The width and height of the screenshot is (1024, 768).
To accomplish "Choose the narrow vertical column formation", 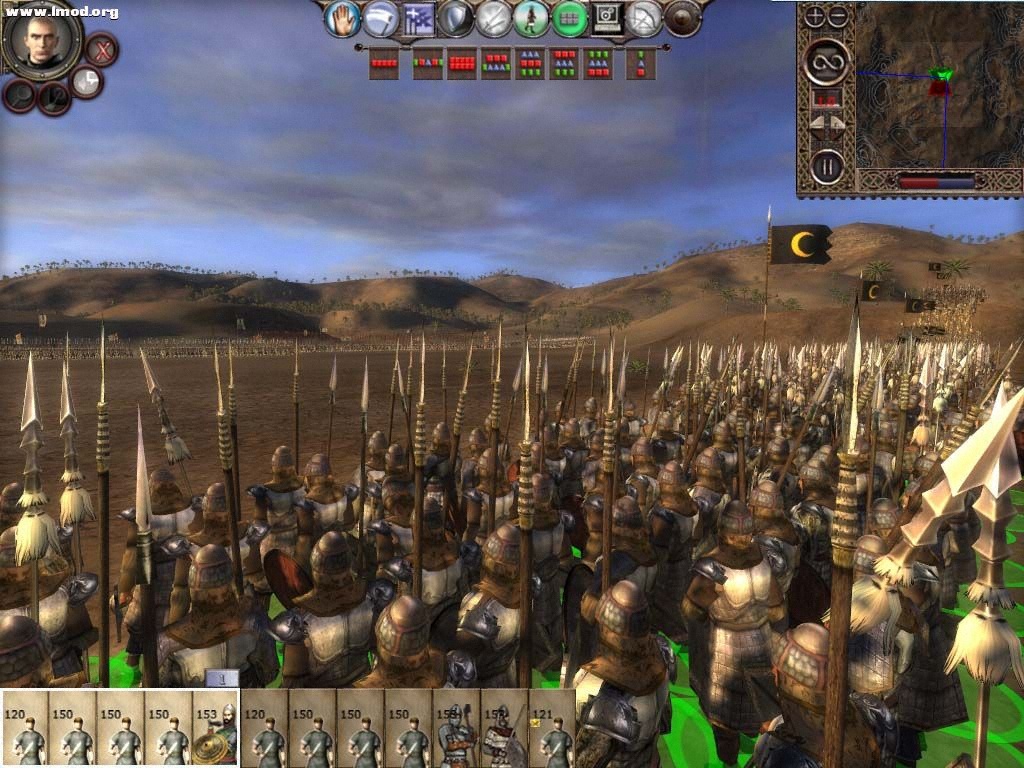I will pyautogui.click(x=640, y=64).
